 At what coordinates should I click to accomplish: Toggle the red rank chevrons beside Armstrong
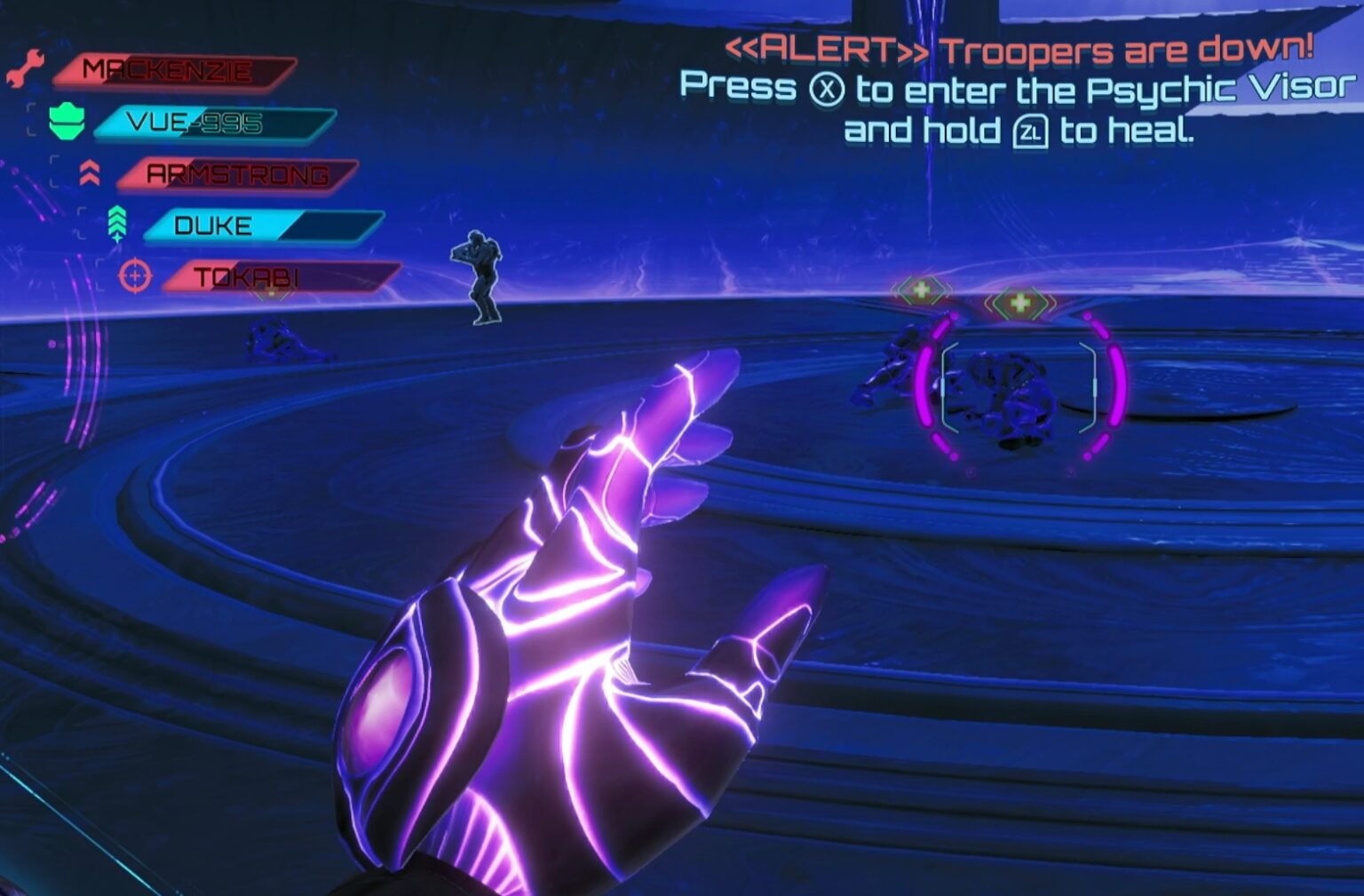tap(90, 174)
